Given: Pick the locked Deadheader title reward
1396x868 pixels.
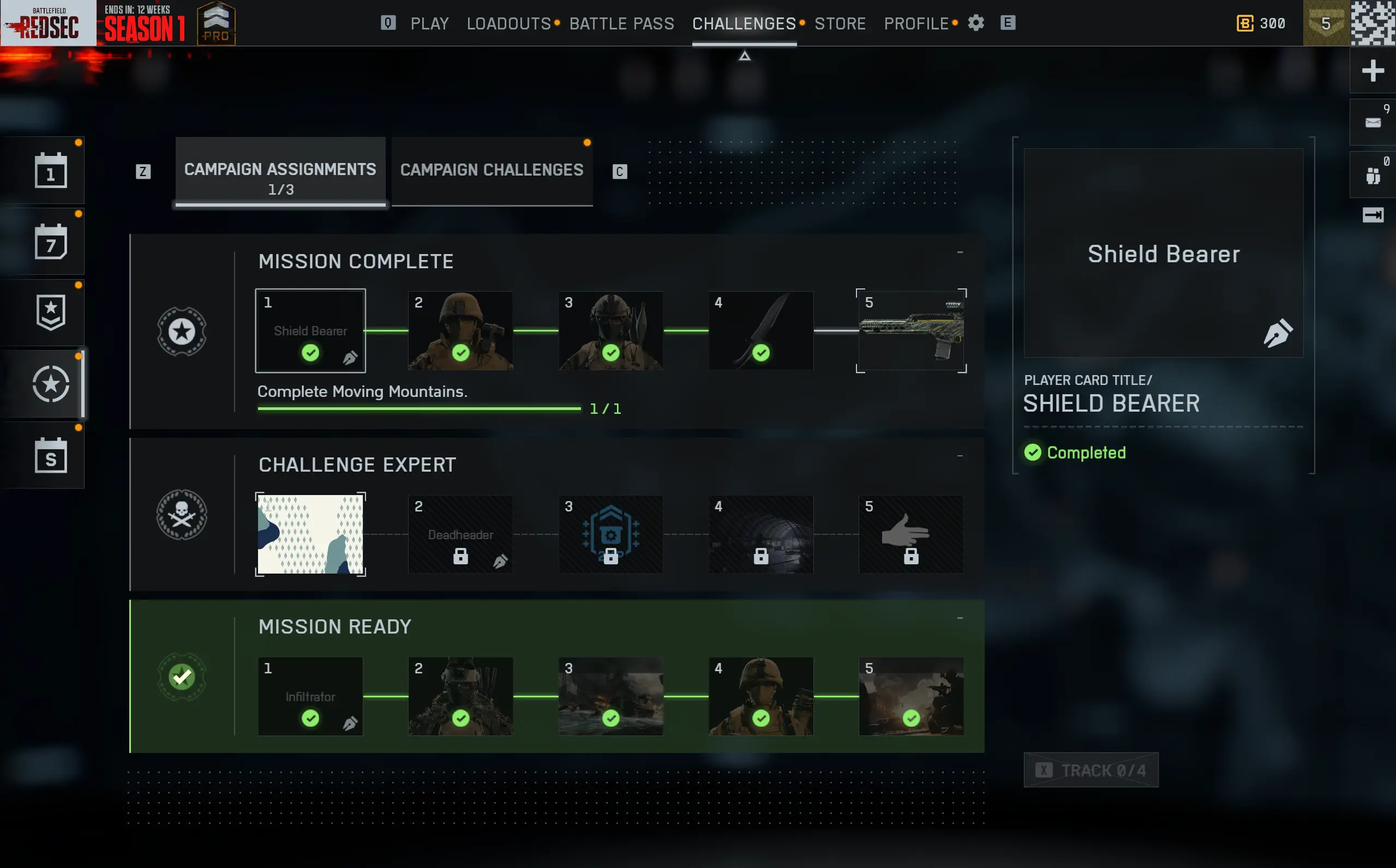Looking at the screenshot, I should pyautogui.click(x=460, y=534).
